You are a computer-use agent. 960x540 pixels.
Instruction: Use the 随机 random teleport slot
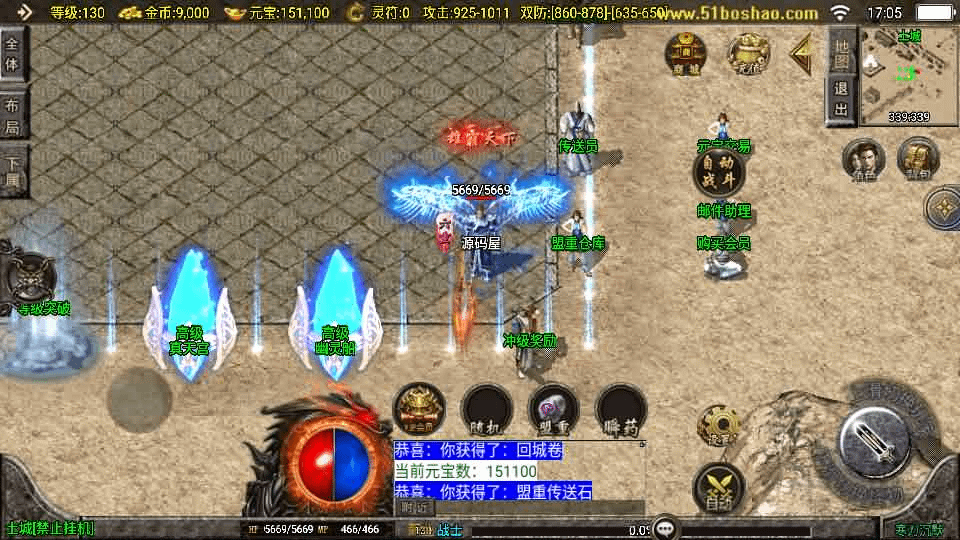coord(487,410)
